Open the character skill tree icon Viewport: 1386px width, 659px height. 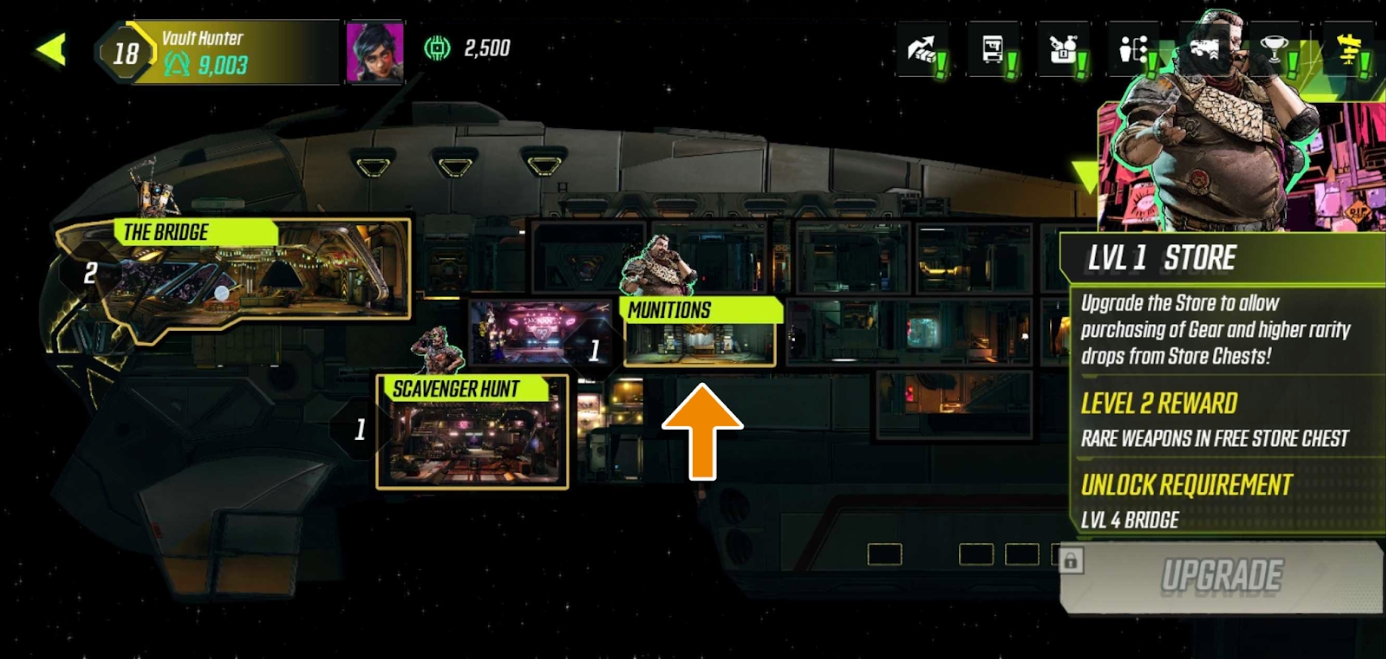point(1134,50)
